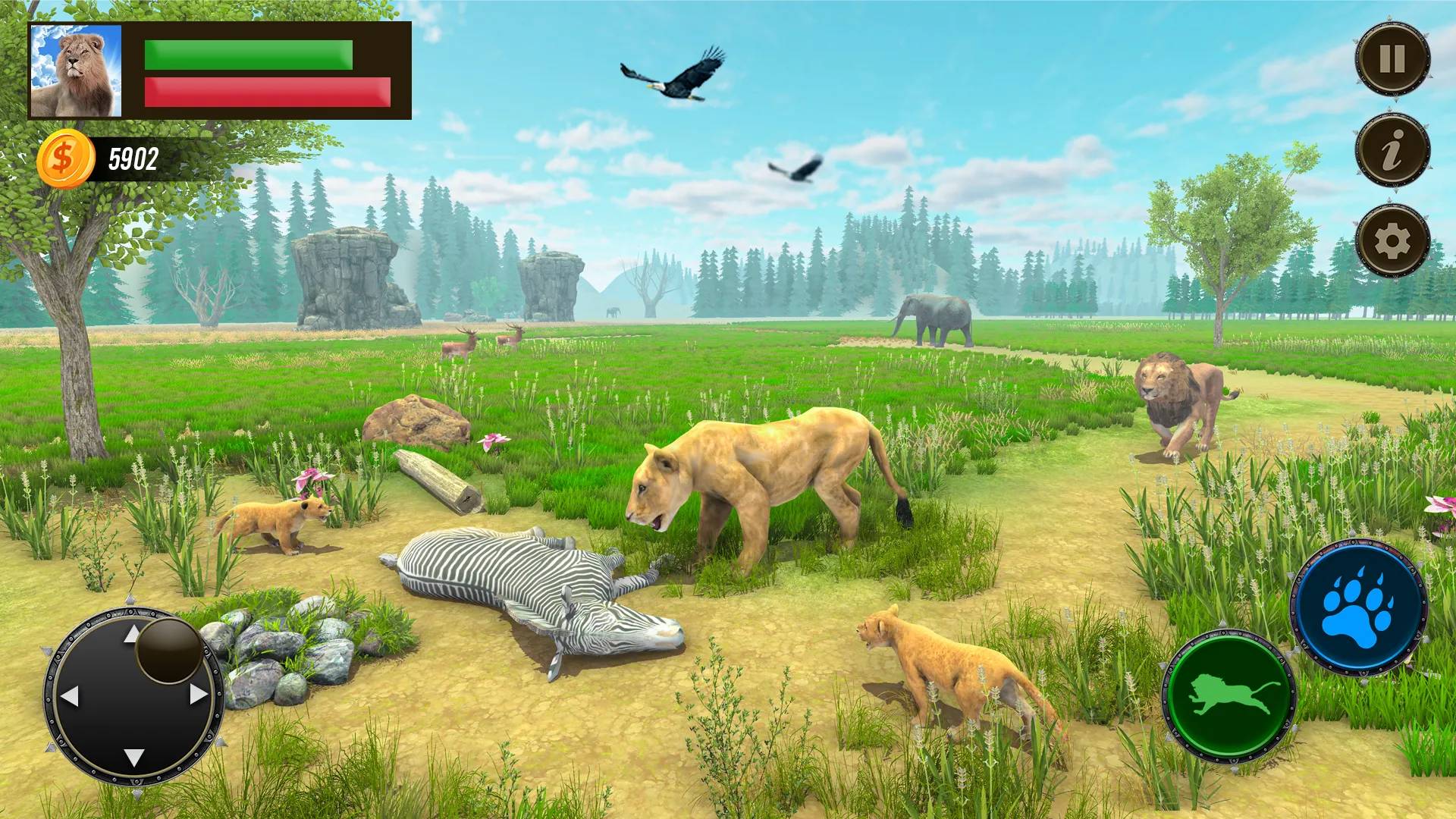Pause the game with the pause button

pos(1392,58)
